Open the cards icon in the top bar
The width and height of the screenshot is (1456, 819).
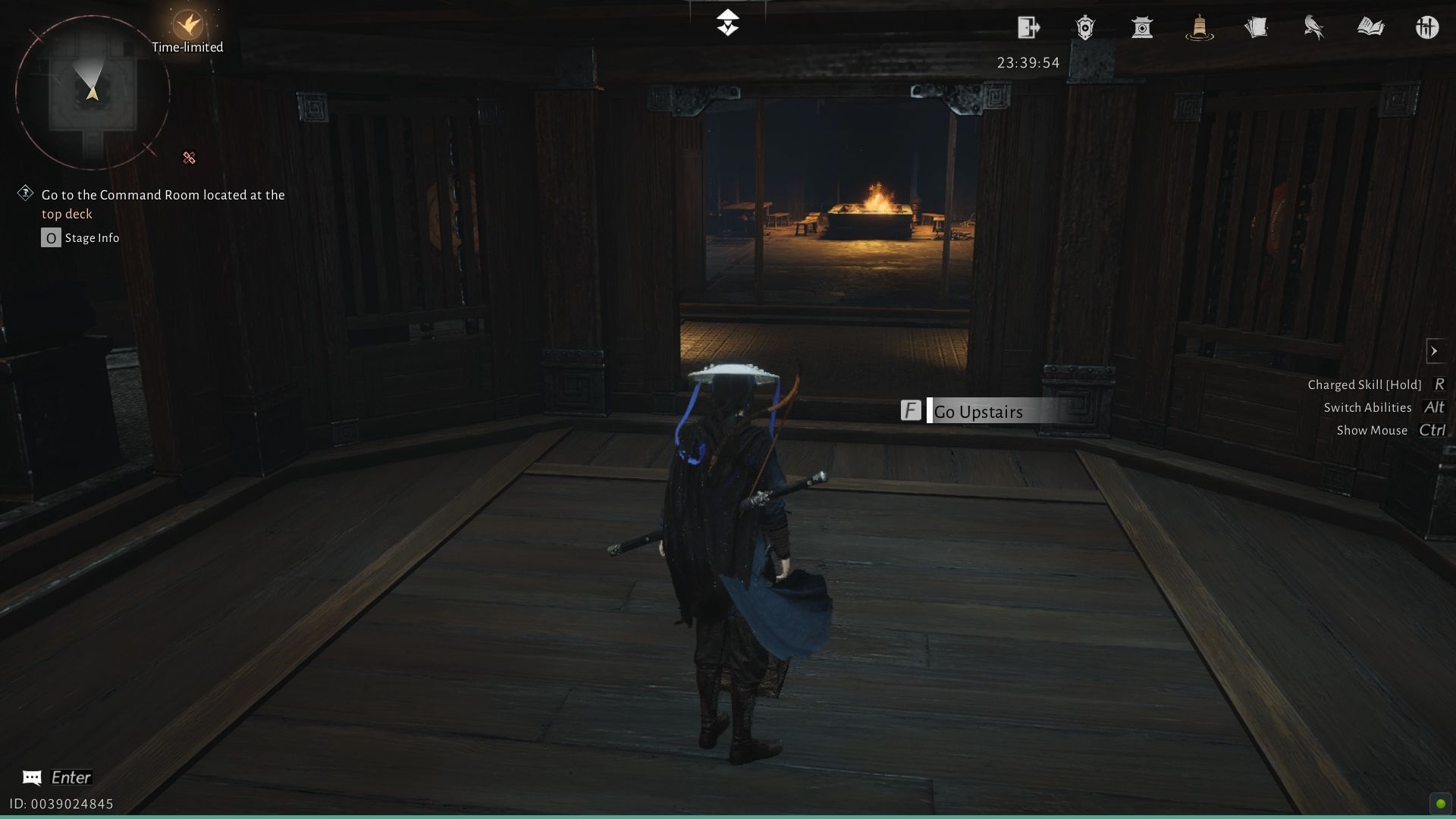[1257, 27]
